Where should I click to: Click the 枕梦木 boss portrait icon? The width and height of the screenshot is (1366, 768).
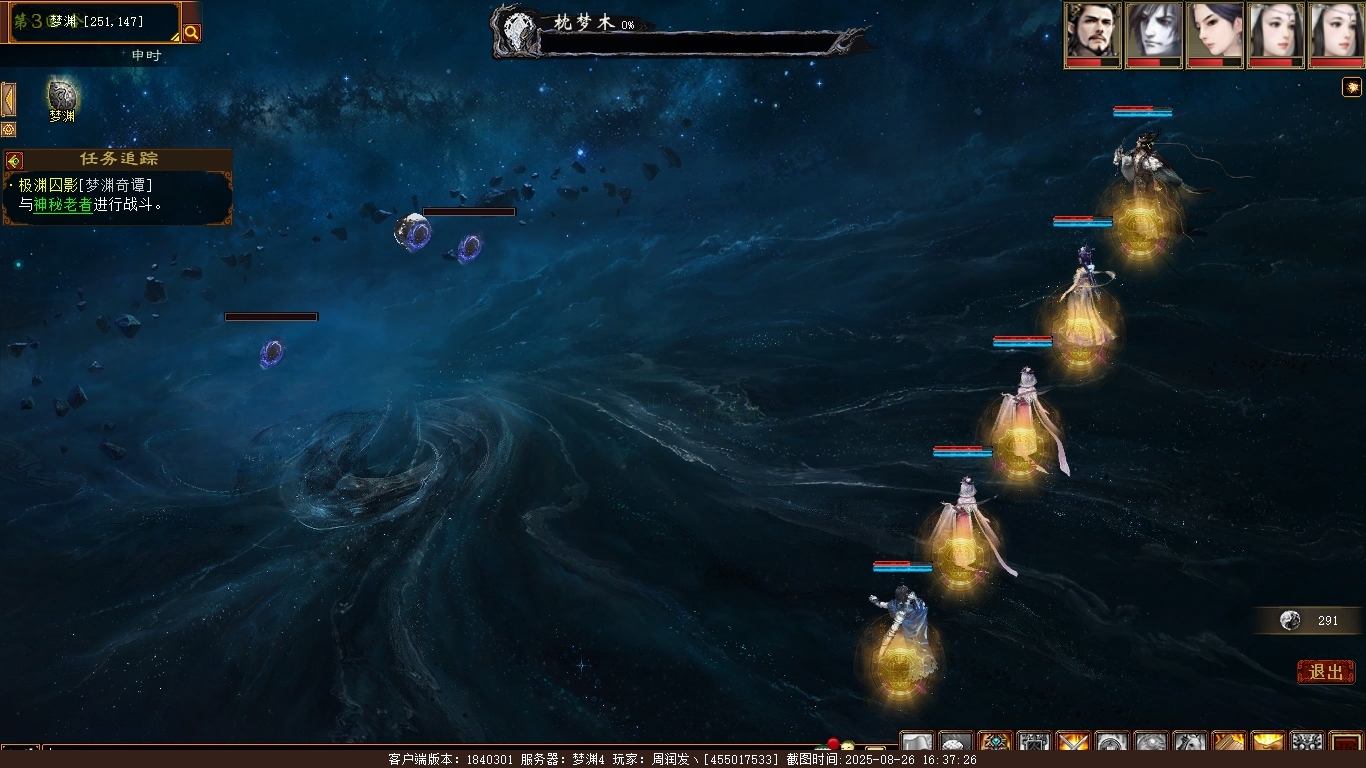tap(519, 30)
